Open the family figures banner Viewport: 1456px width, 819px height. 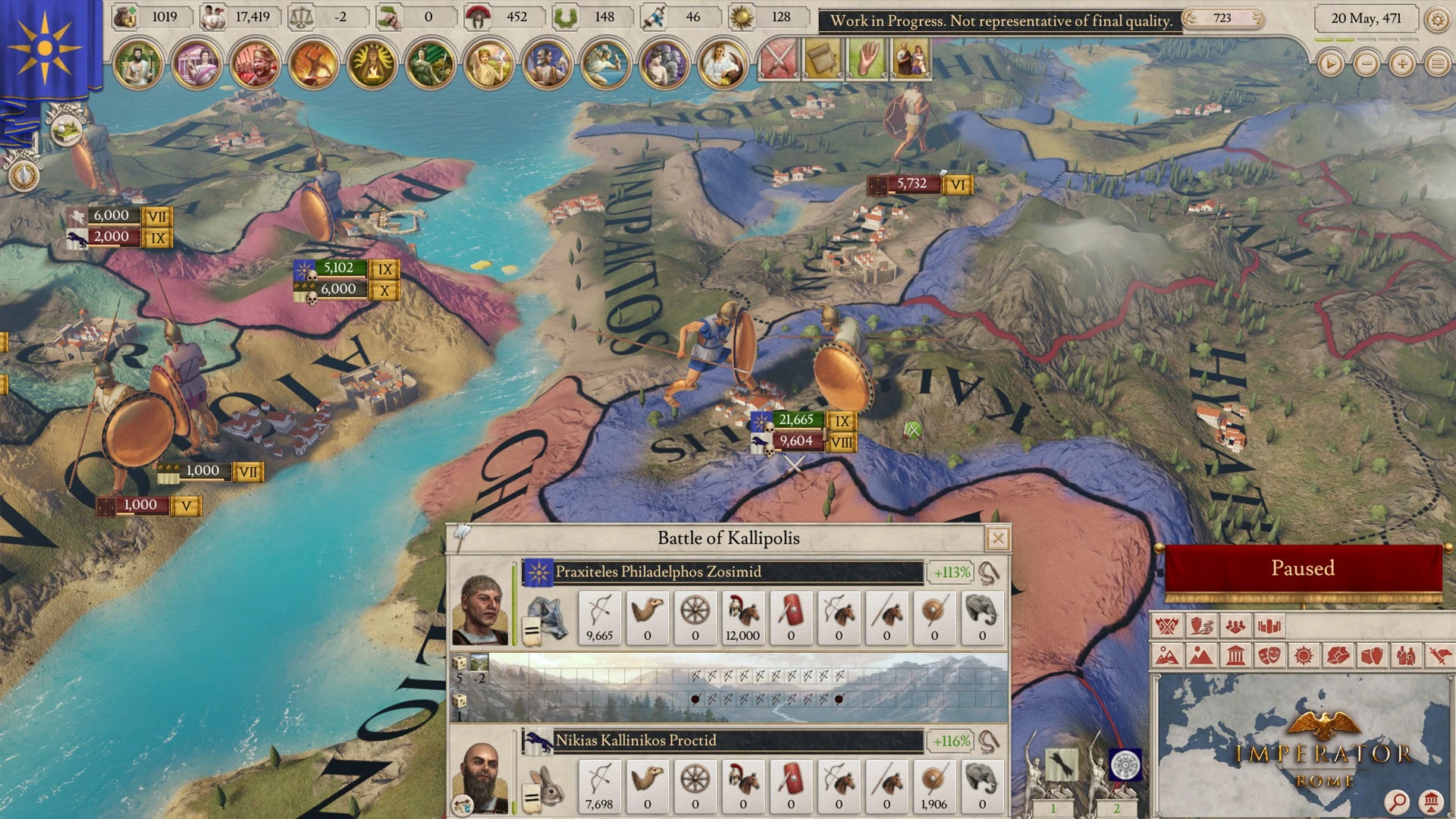coord(910,58)
